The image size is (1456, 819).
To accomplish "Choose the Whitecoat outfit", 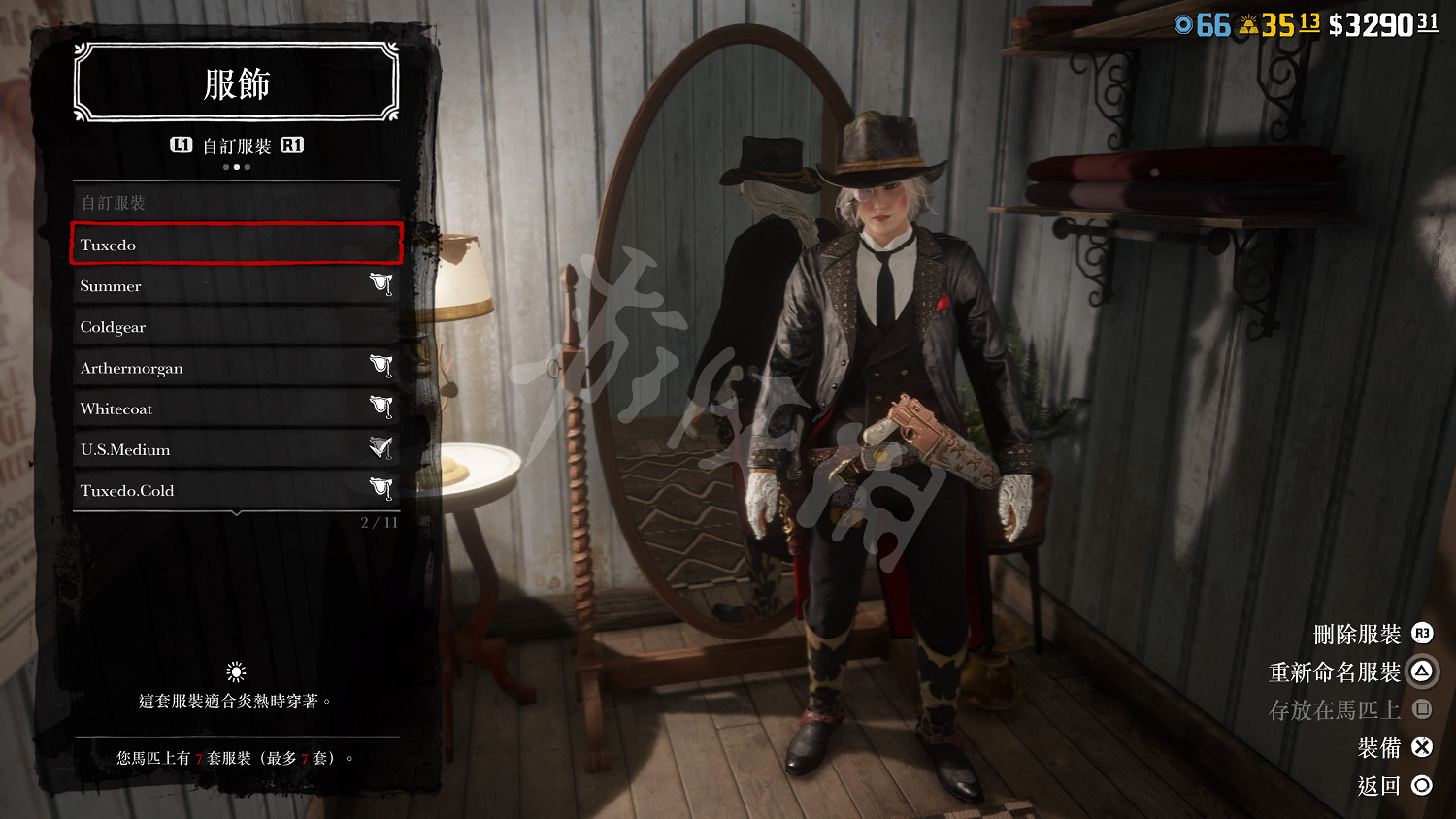I will (x=236, y=409).
